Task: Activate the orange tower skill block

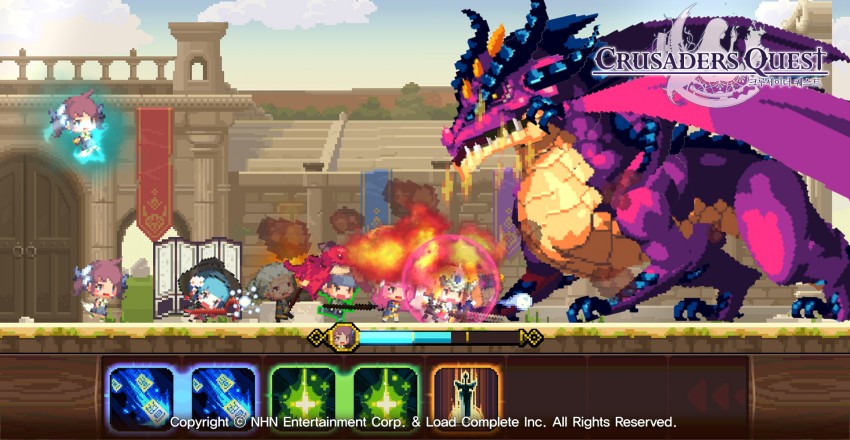Action: 465,396
